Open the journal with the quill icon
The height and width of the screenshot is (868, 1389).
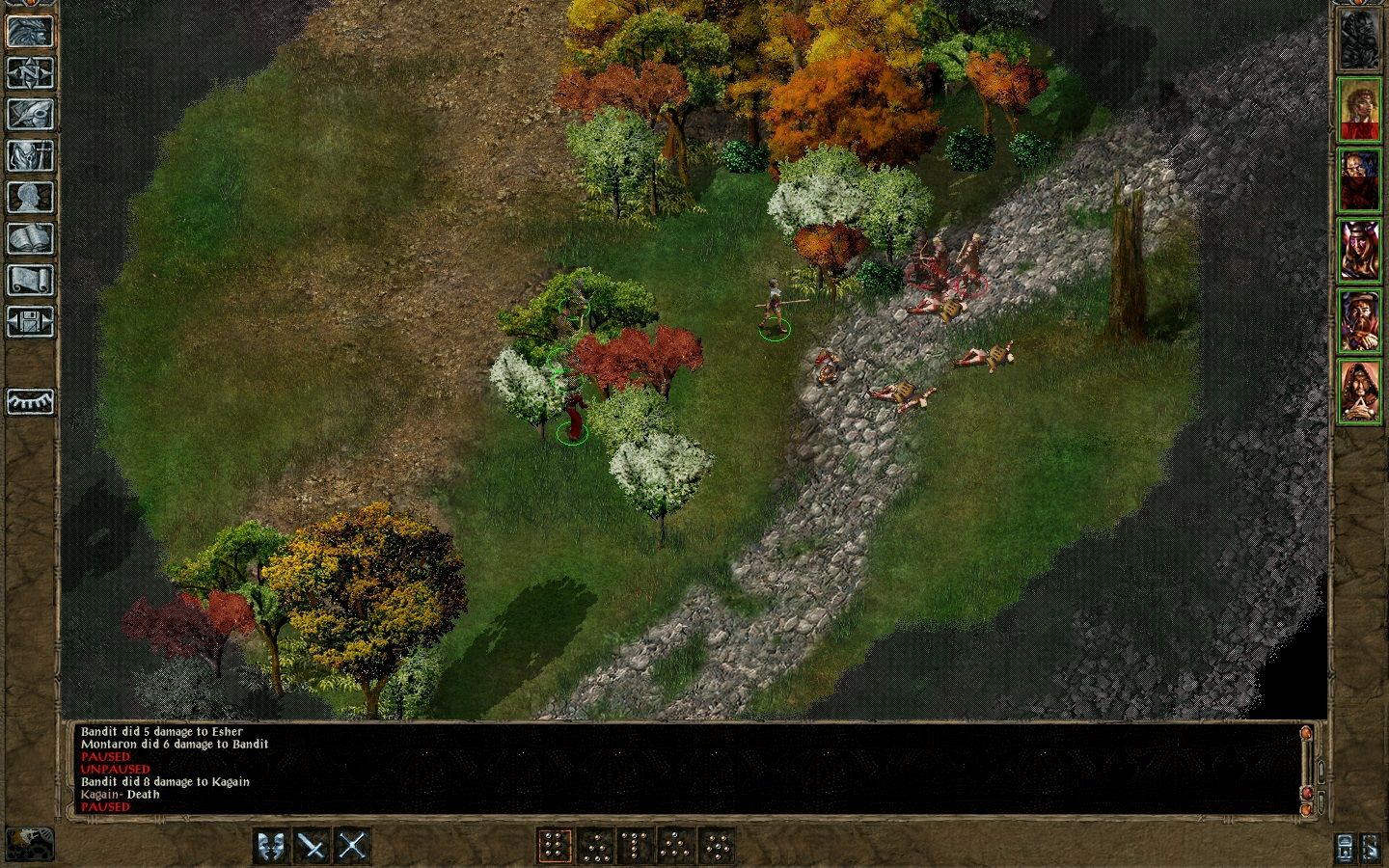point(30,114)
